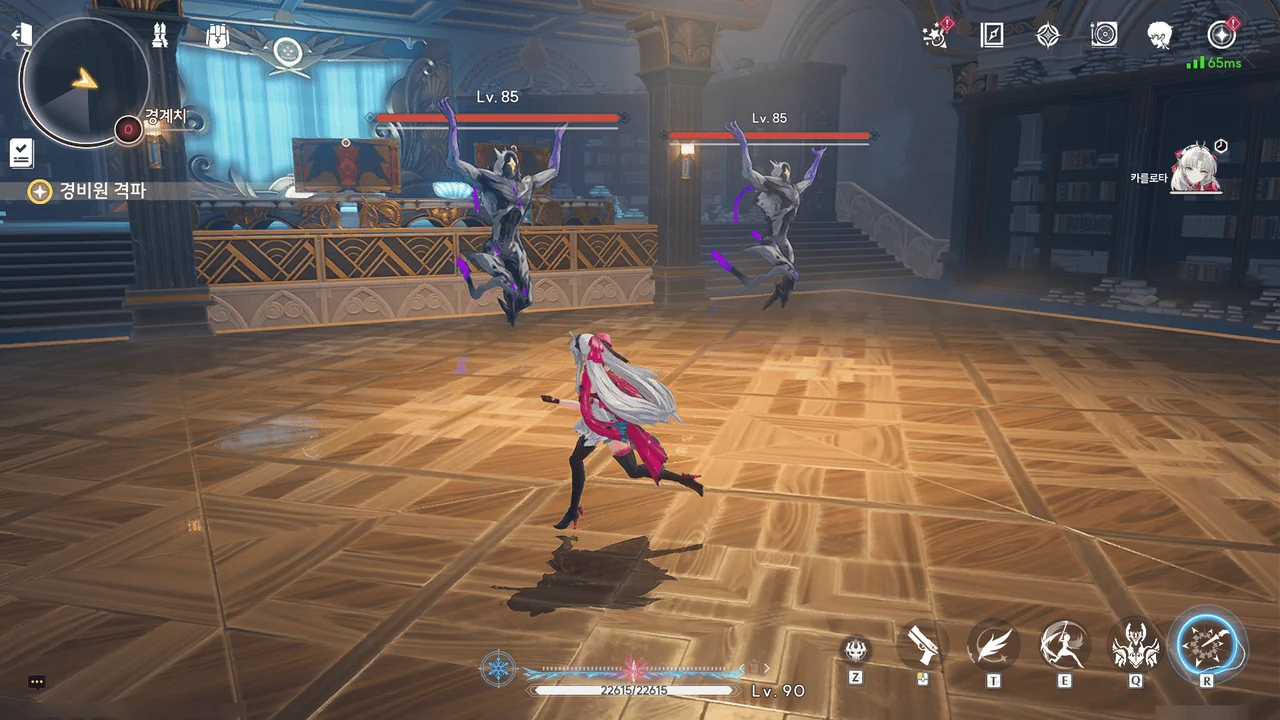The height and width of the screenshot is (720, 1280).
Task: Activate the horned armor echo skill
Action: 1135,645
